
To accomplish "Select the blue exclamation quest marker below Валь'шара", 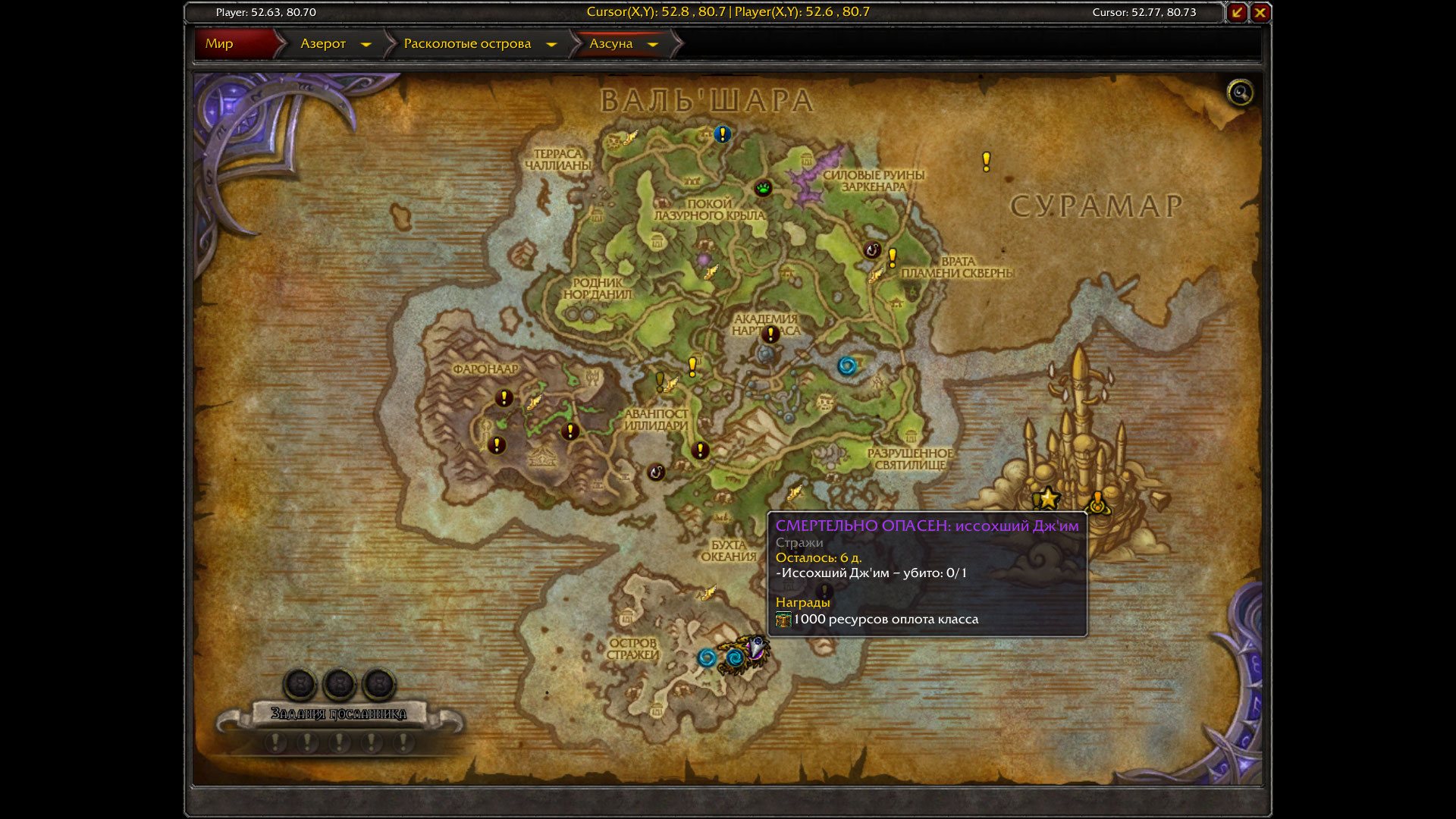I will (x=722, y=134).
